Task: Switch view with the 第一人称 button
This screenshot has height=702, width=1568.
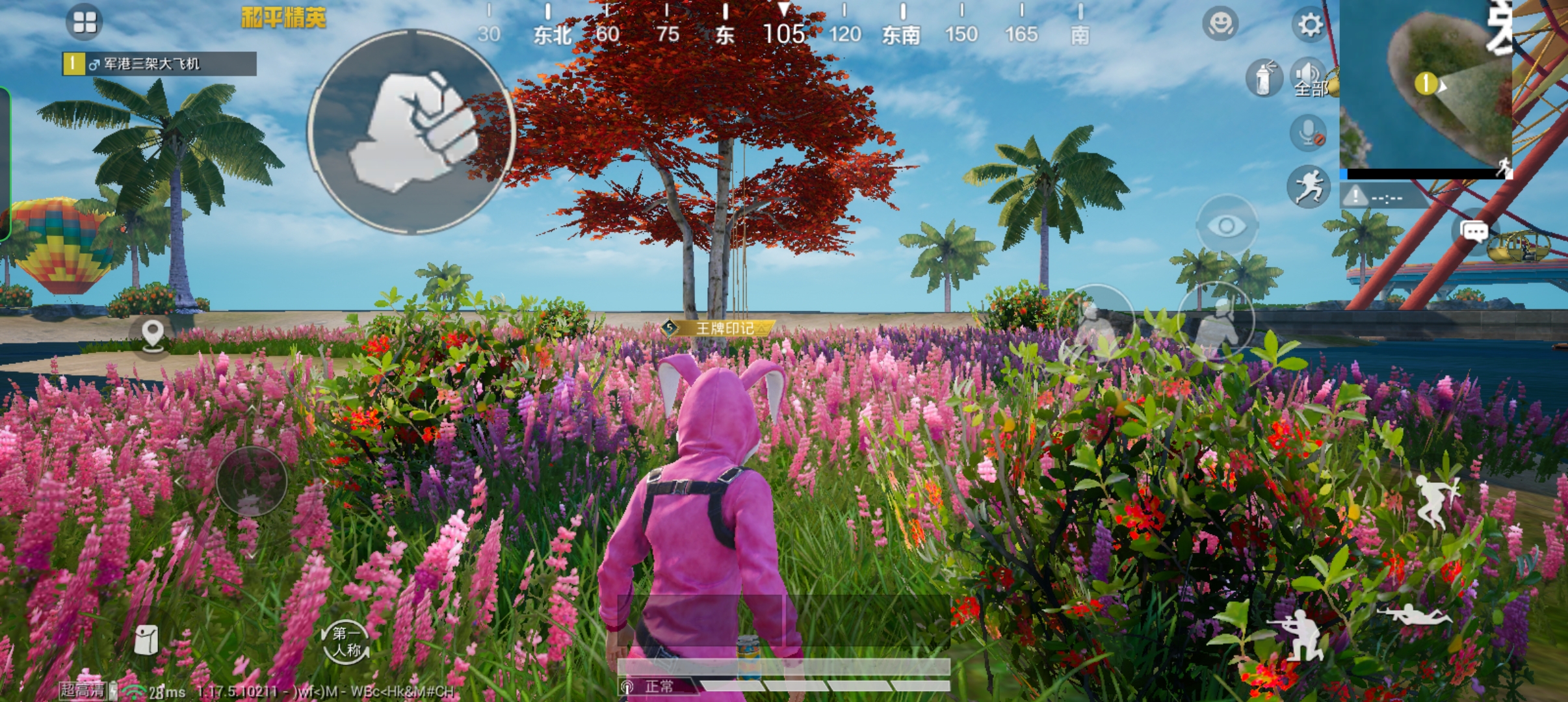Action: (x=346, y=642)
